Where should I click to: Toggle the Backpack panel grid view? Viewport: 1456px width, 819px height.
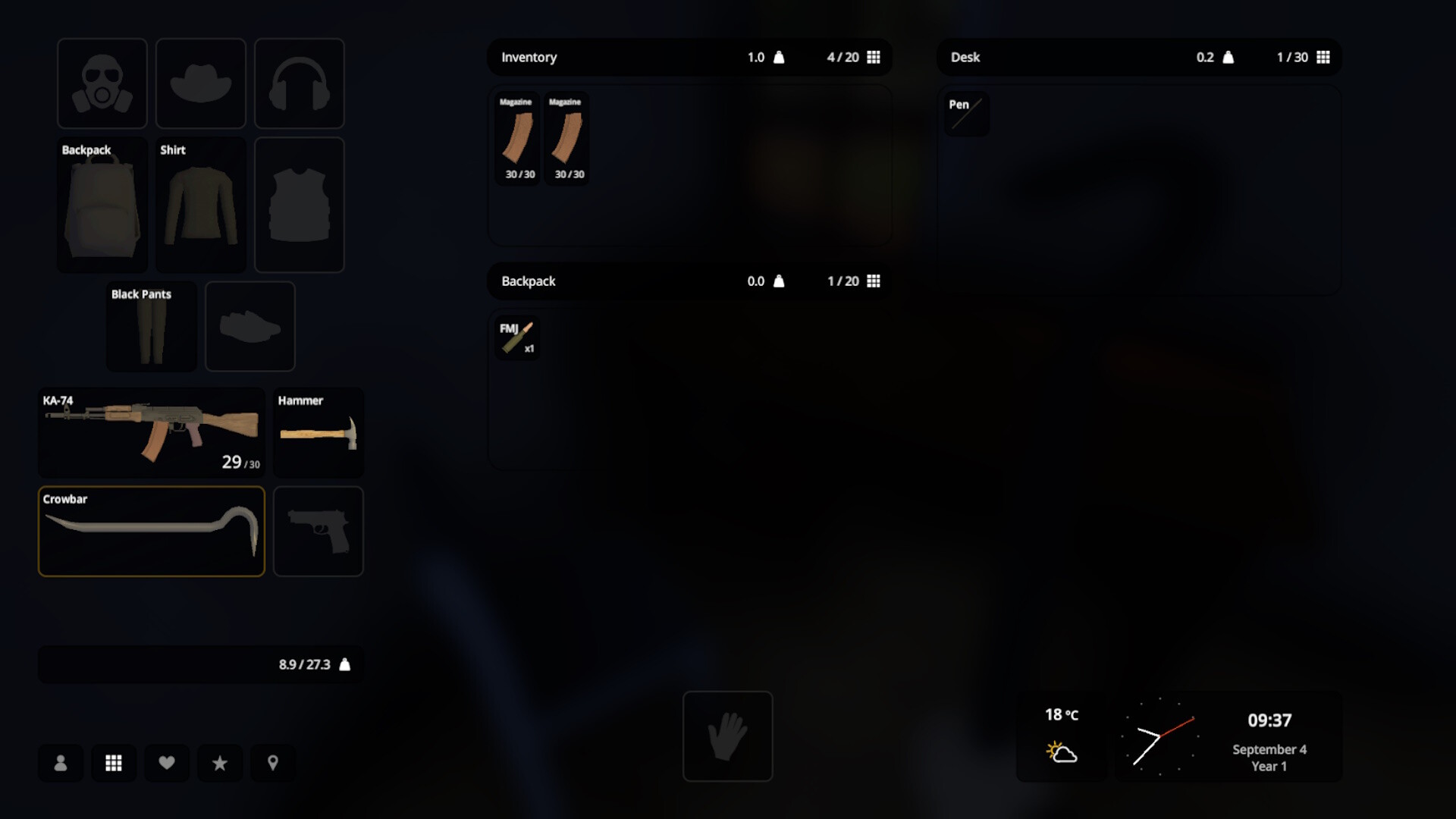(875, 281)
